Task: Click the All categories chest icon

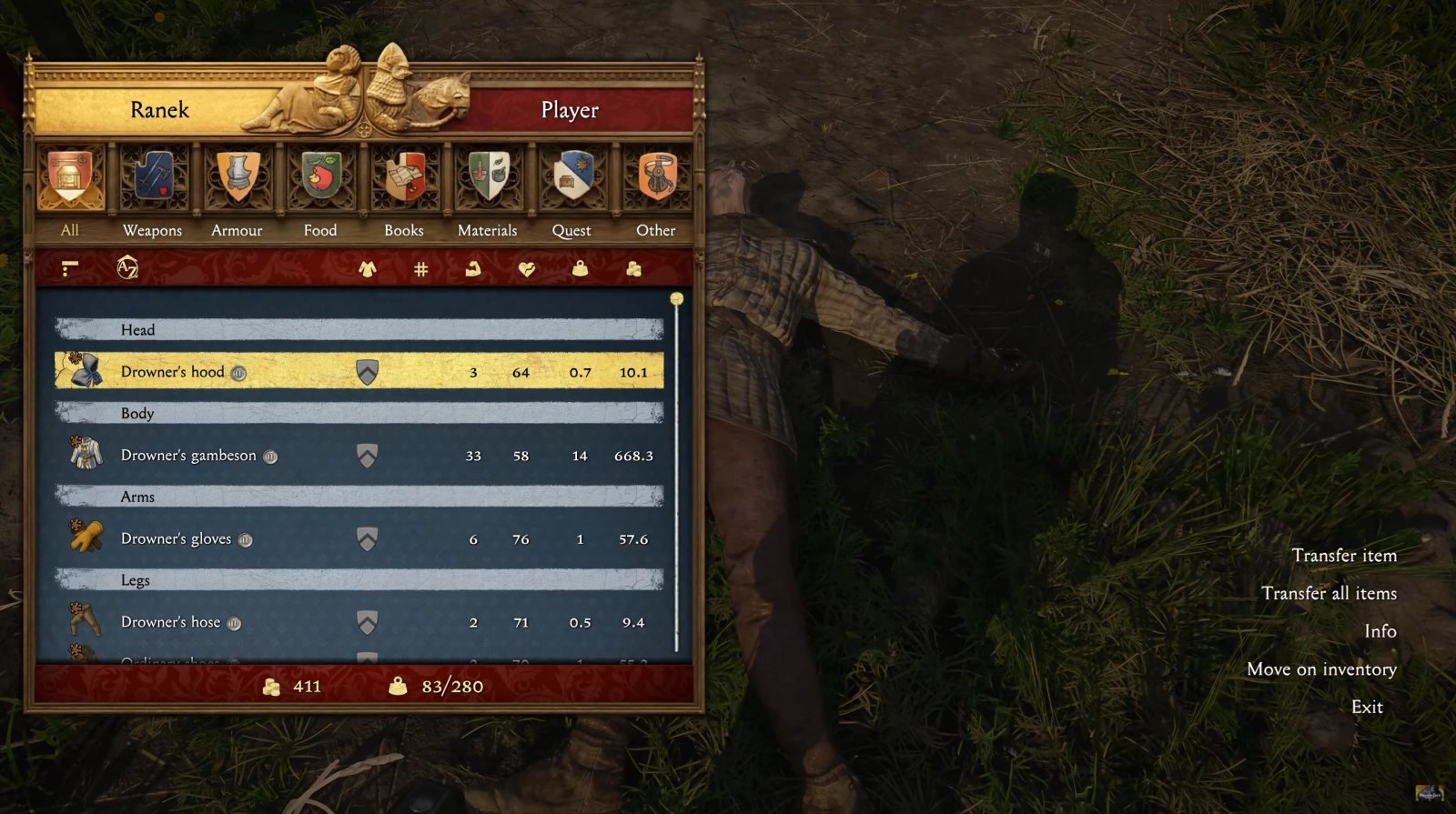Action: [x=70, y=178]
